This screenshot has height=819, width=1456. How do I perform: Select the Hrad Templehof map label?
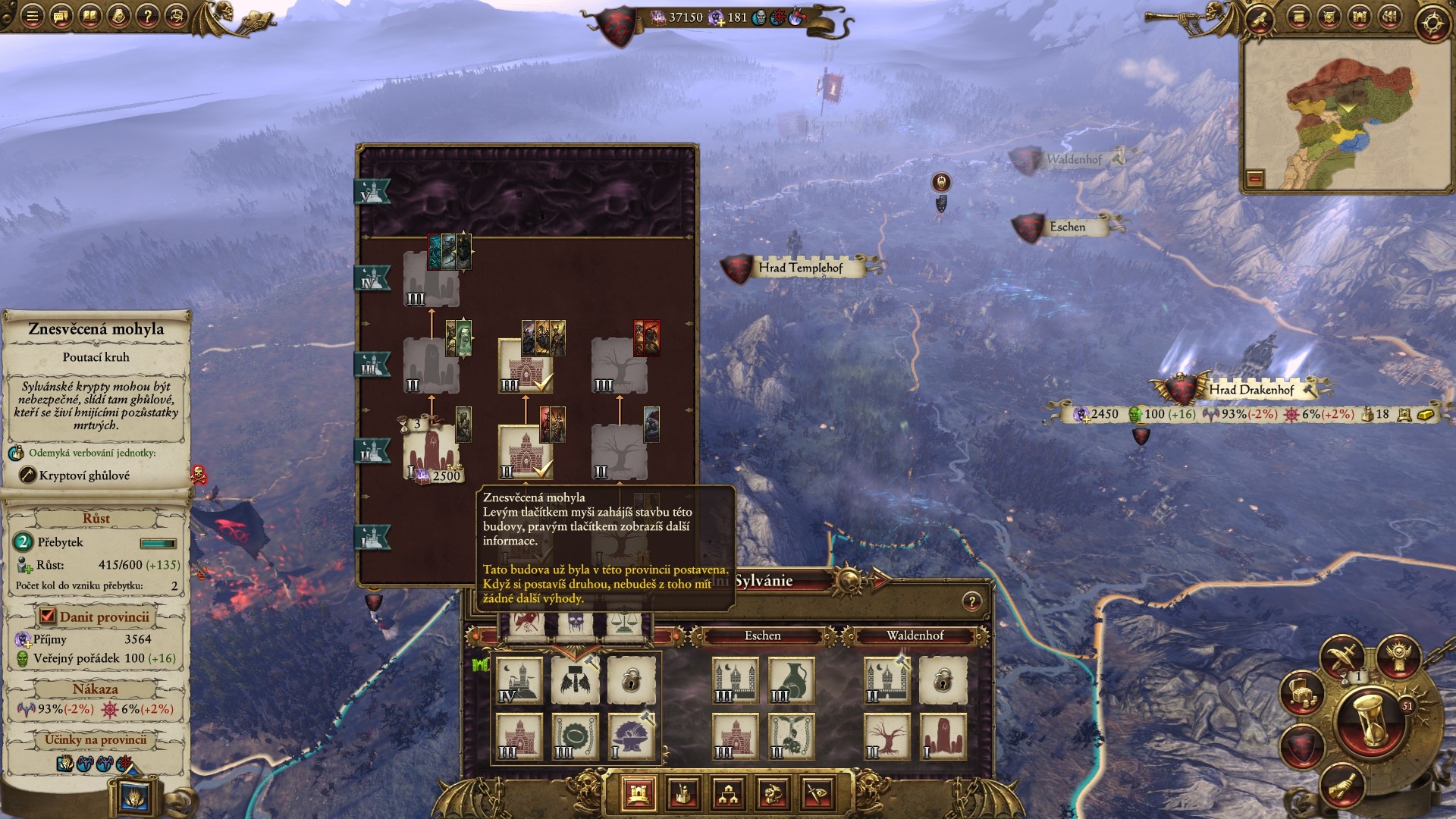pos(800,268)
